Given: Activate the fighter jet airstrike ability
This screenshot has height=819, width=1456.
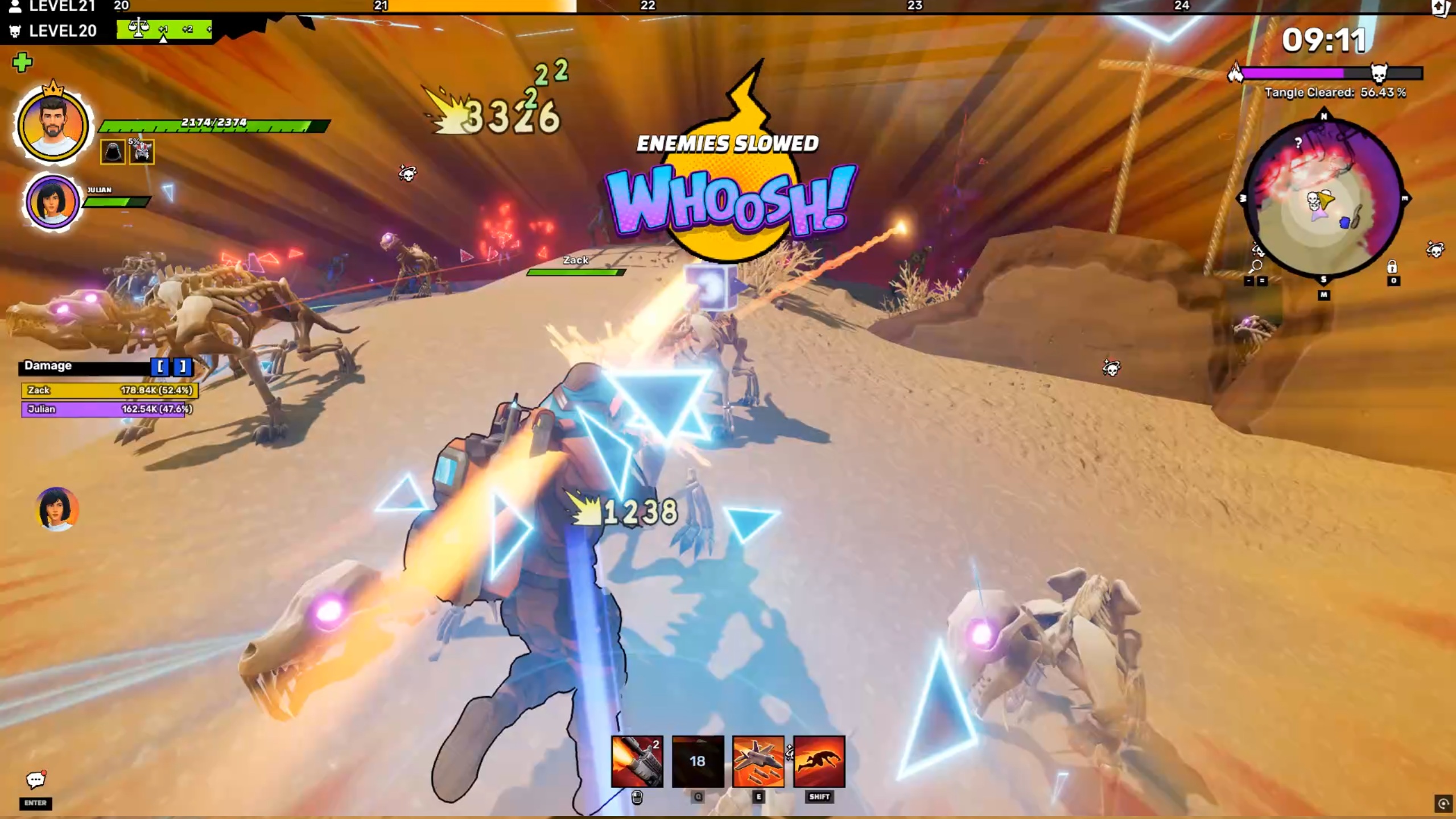Looking at the screenshot, I should (x=758, y=761).
